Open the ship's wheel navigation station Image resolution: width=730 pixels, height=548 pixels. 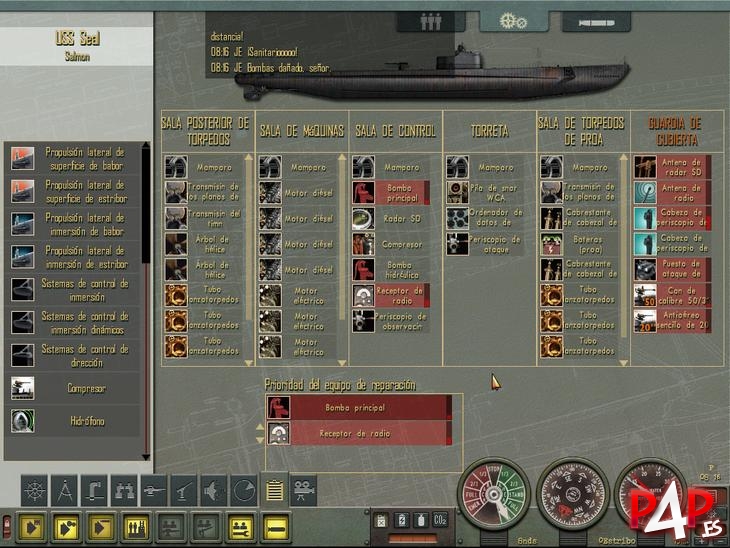34,490
